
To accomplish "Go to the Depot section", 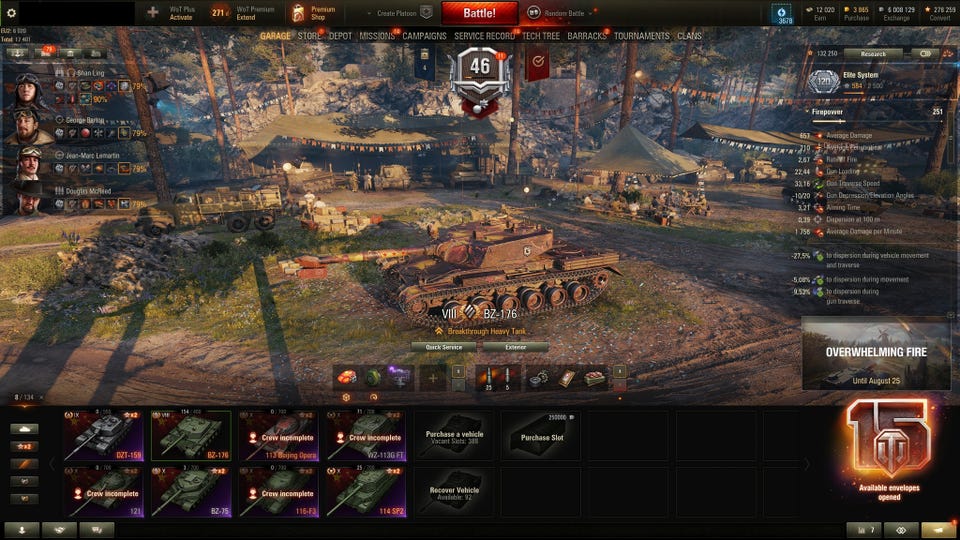I will tap(340, 36).
